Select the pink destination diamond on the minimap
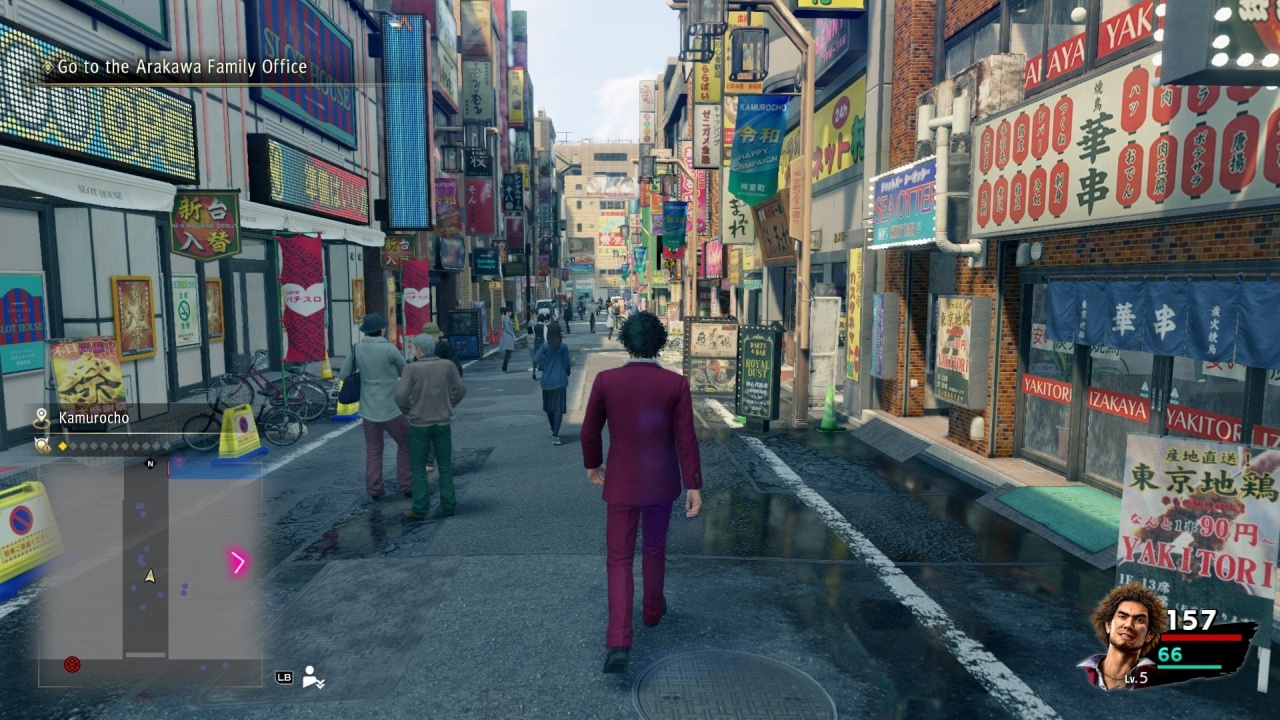 (180, 458)
